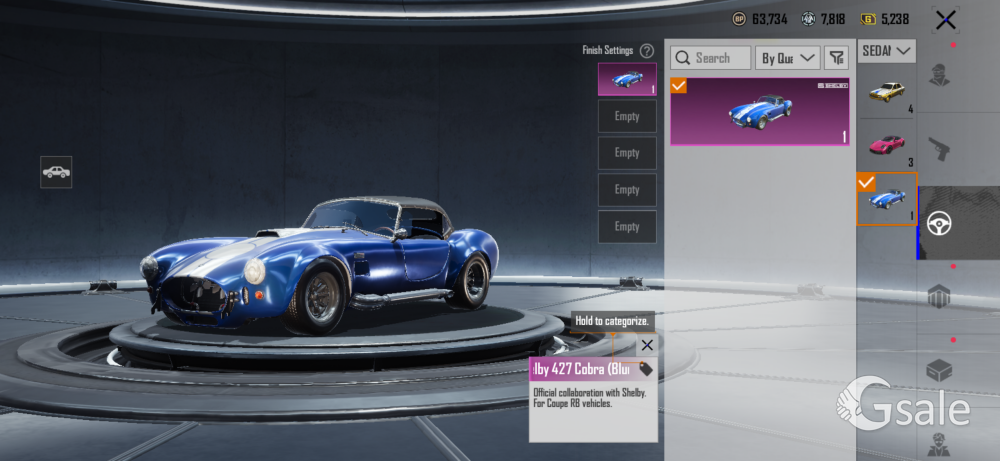
Task: Tap the categorize tag icon
Action: pos(646,369)
